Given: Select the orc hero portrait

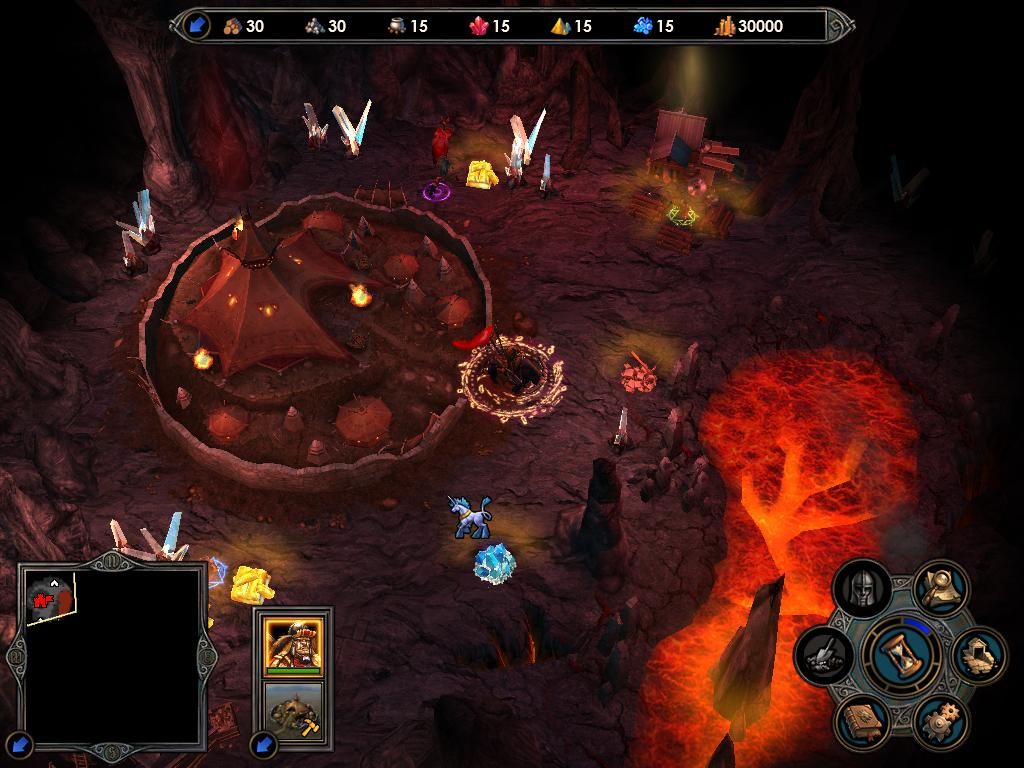Looking at the screenshot, I should (x=293, y=643).
